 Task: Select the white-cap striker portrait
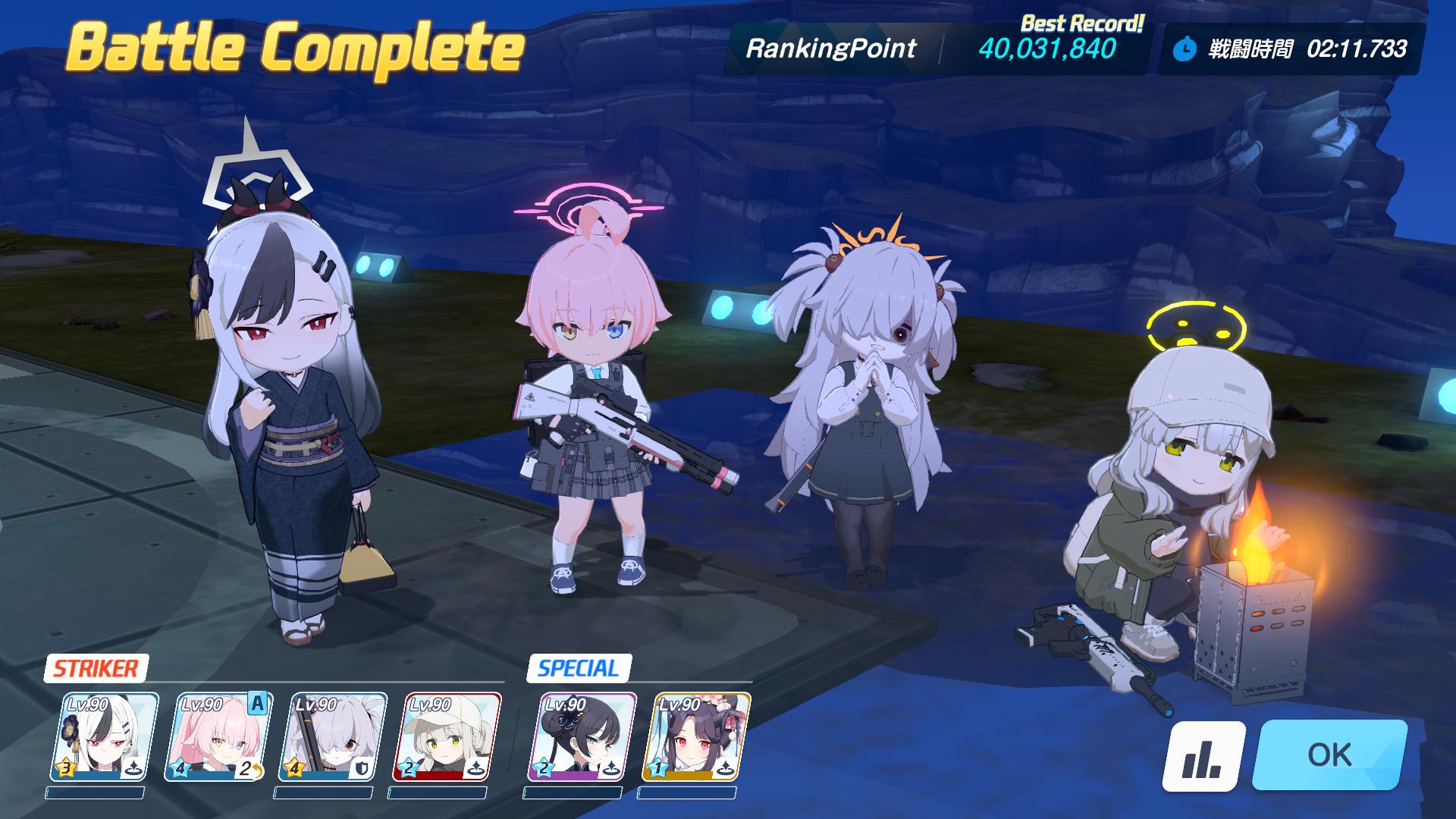pyautogui.click(x=447, y=736)
